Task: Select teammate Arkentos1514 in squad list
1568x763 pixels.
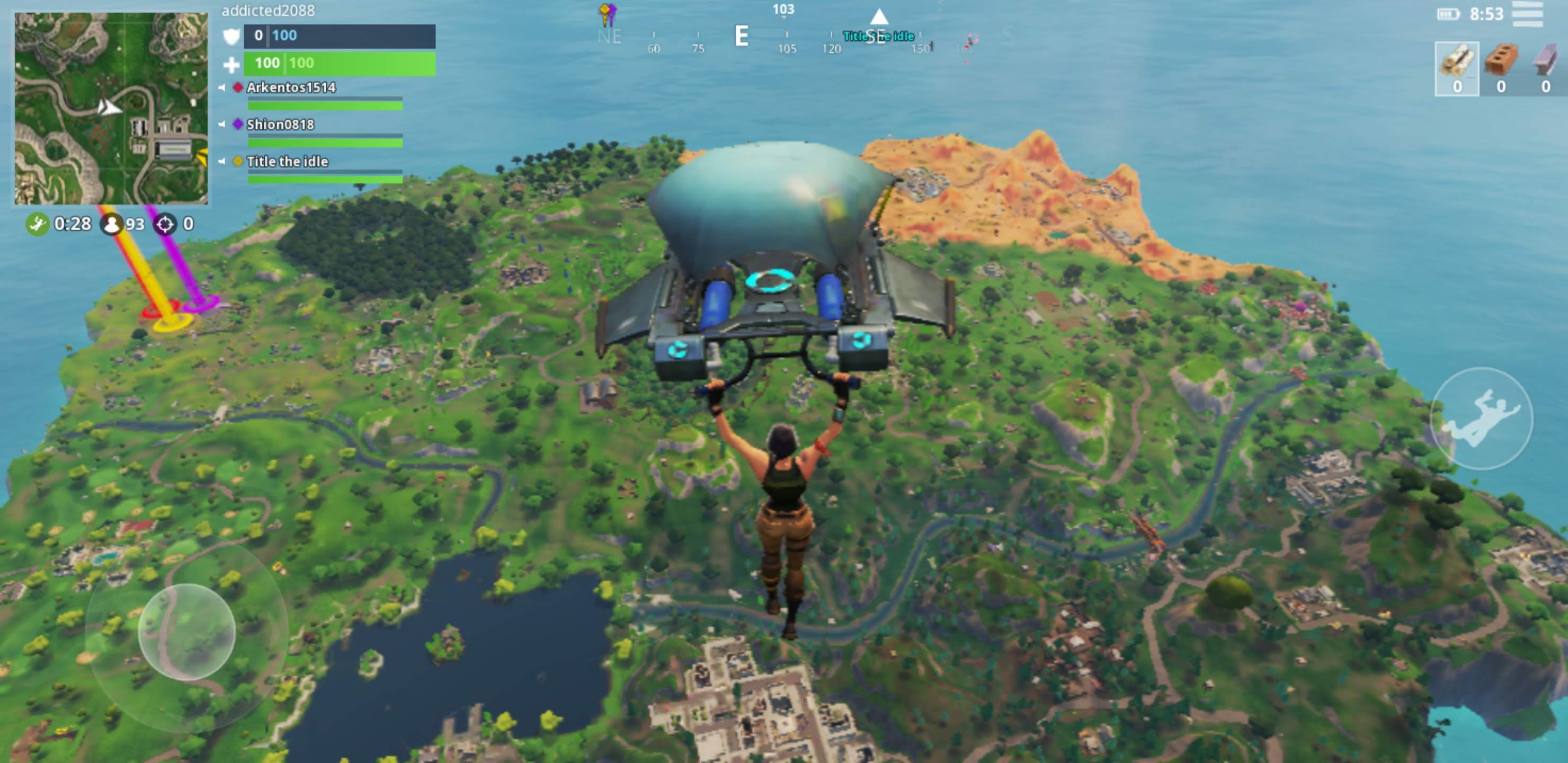Action: pyautogui.click(x=291, y=87)
